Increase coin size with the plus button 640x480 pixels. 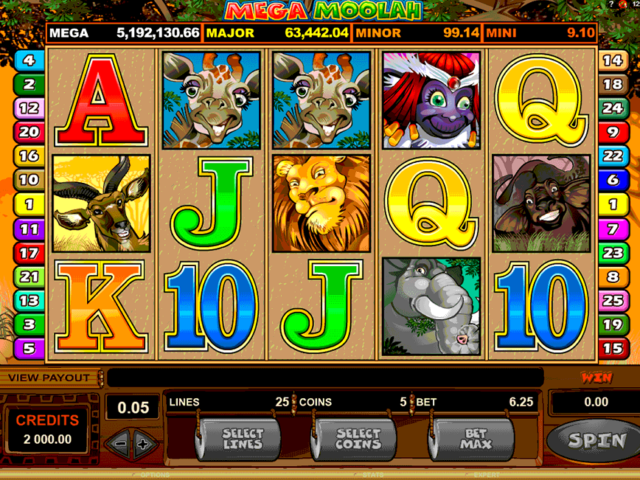pyautogui.click(x=143, y=441)
